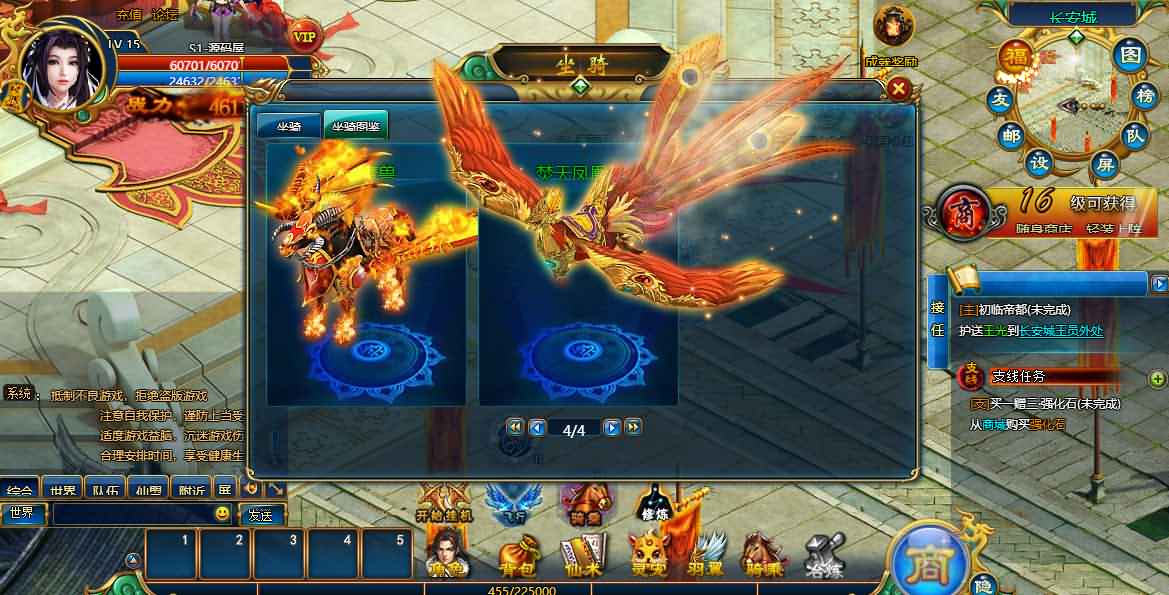1169x595 pixels.
Task: Select the 坐骑图鉴 mount codex tab
Action: click(355, 125)
